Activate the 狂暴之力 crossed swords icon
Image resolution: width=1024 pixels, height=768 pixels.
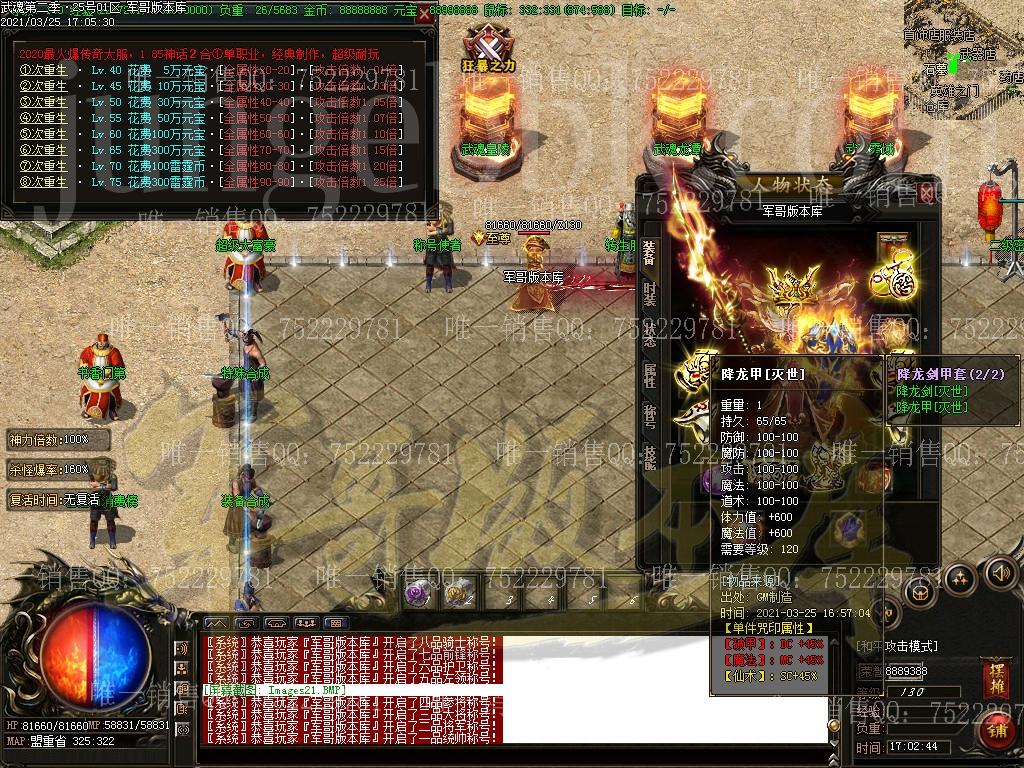tap(488, 45)
